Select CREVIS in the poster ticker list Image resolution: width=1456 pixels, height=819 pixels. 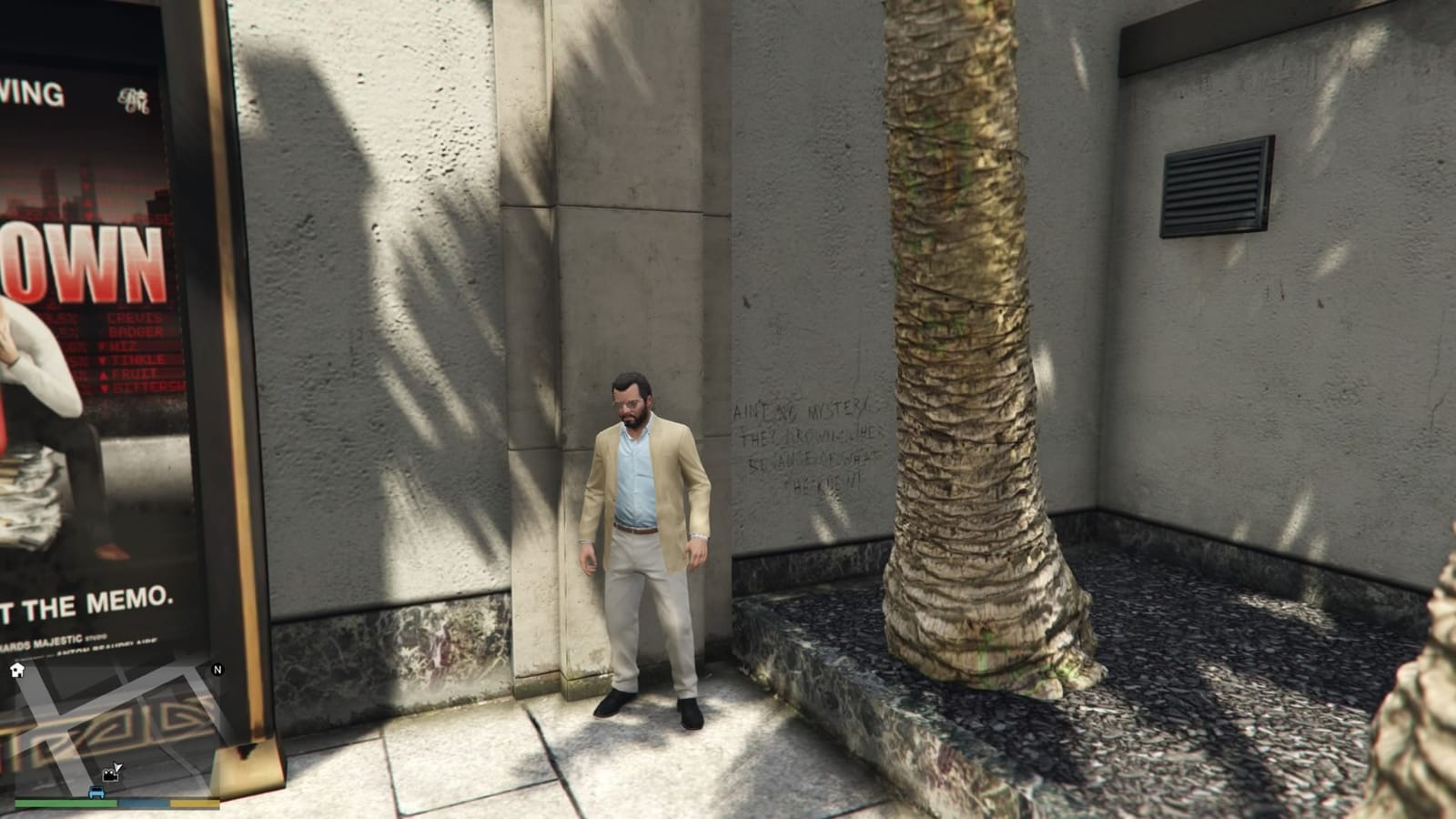click(x=136, y=318)
